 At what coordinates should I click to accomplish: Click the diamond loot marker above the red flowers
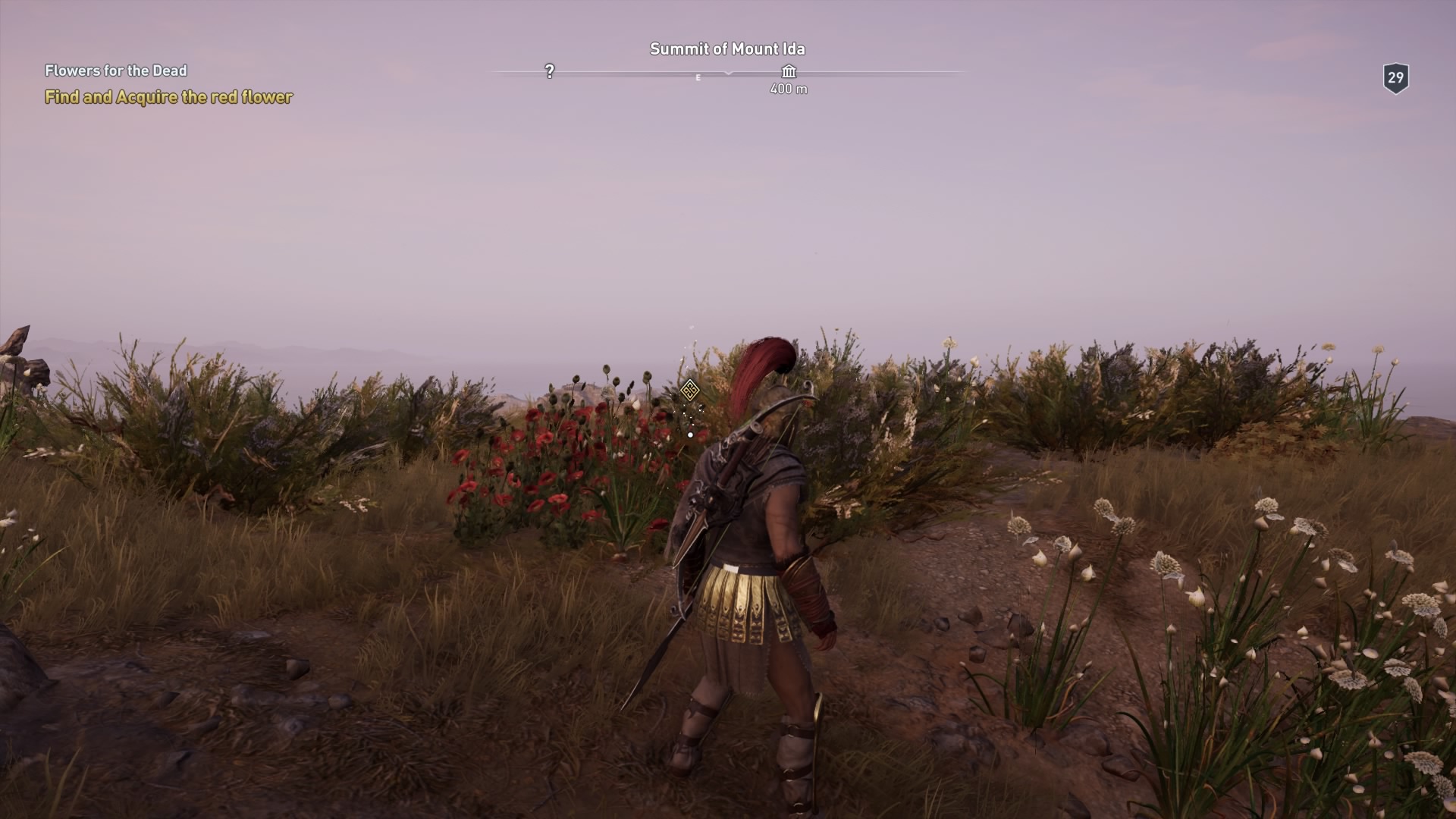(689, 390)
